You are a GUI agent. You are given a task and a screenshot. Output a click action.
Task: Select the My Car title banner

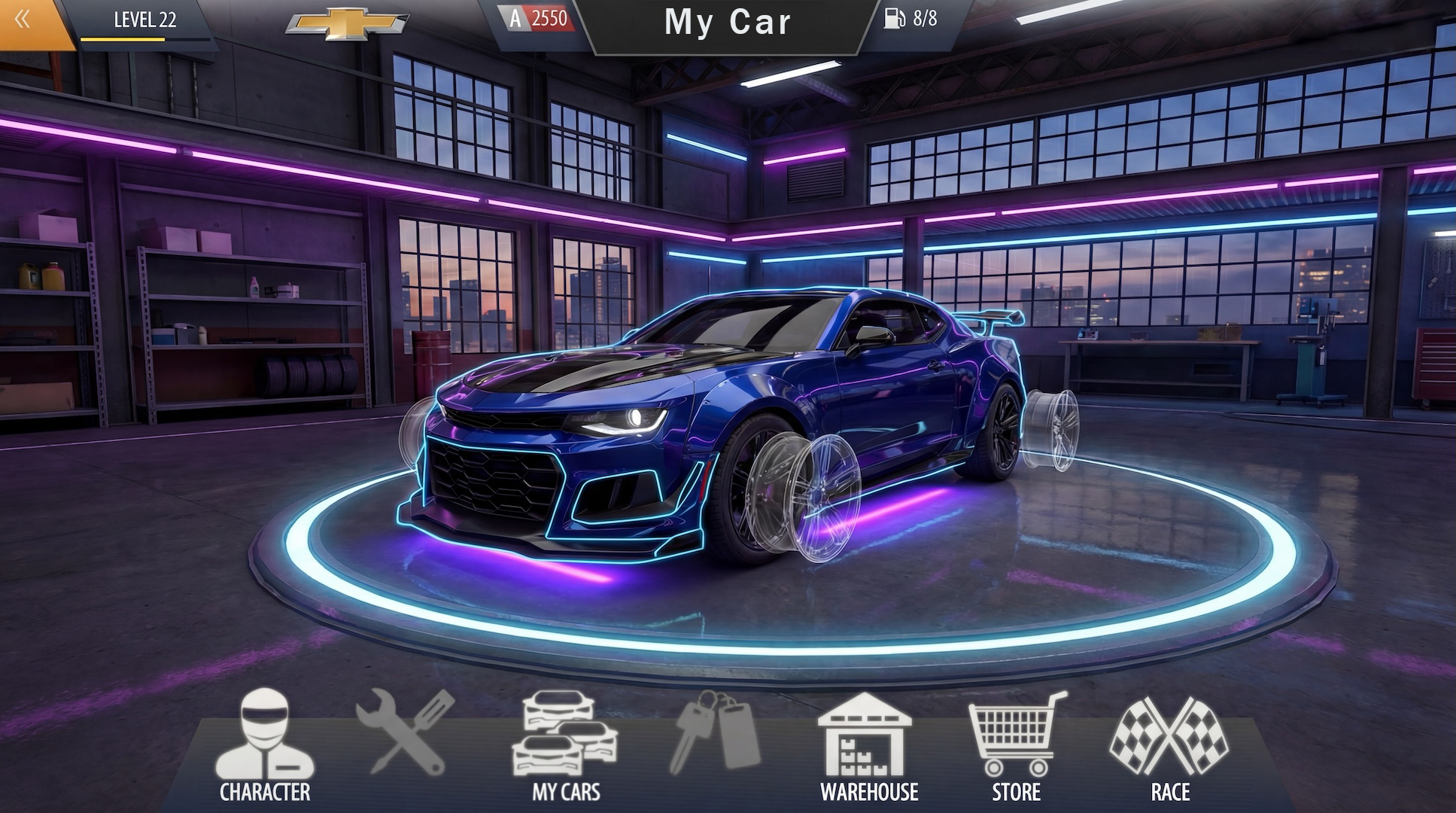[x=728, y=23]
